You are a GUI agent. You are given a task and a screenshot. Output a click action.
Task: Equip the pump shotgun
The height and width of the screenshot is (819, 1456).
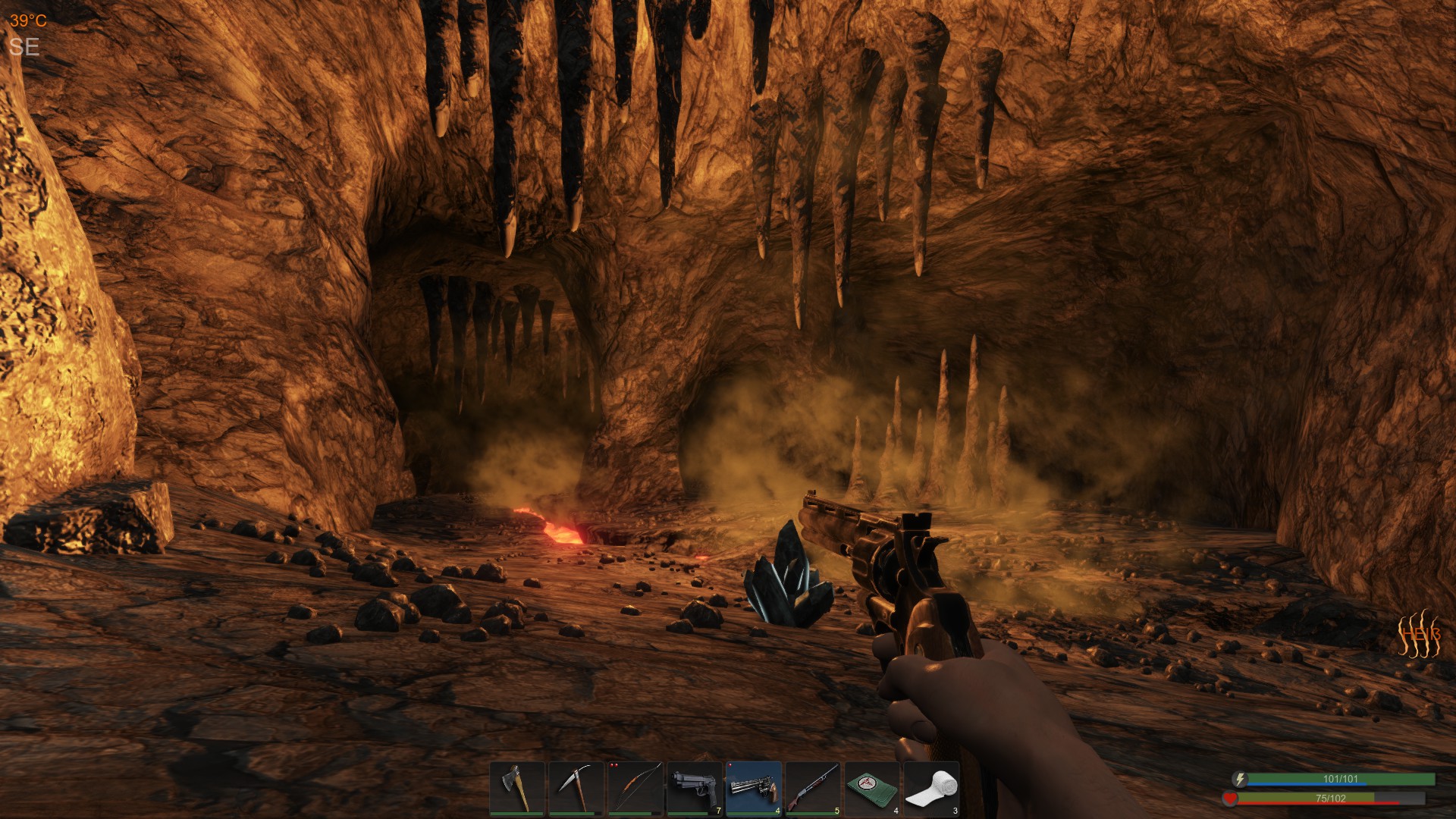(813, 789)
